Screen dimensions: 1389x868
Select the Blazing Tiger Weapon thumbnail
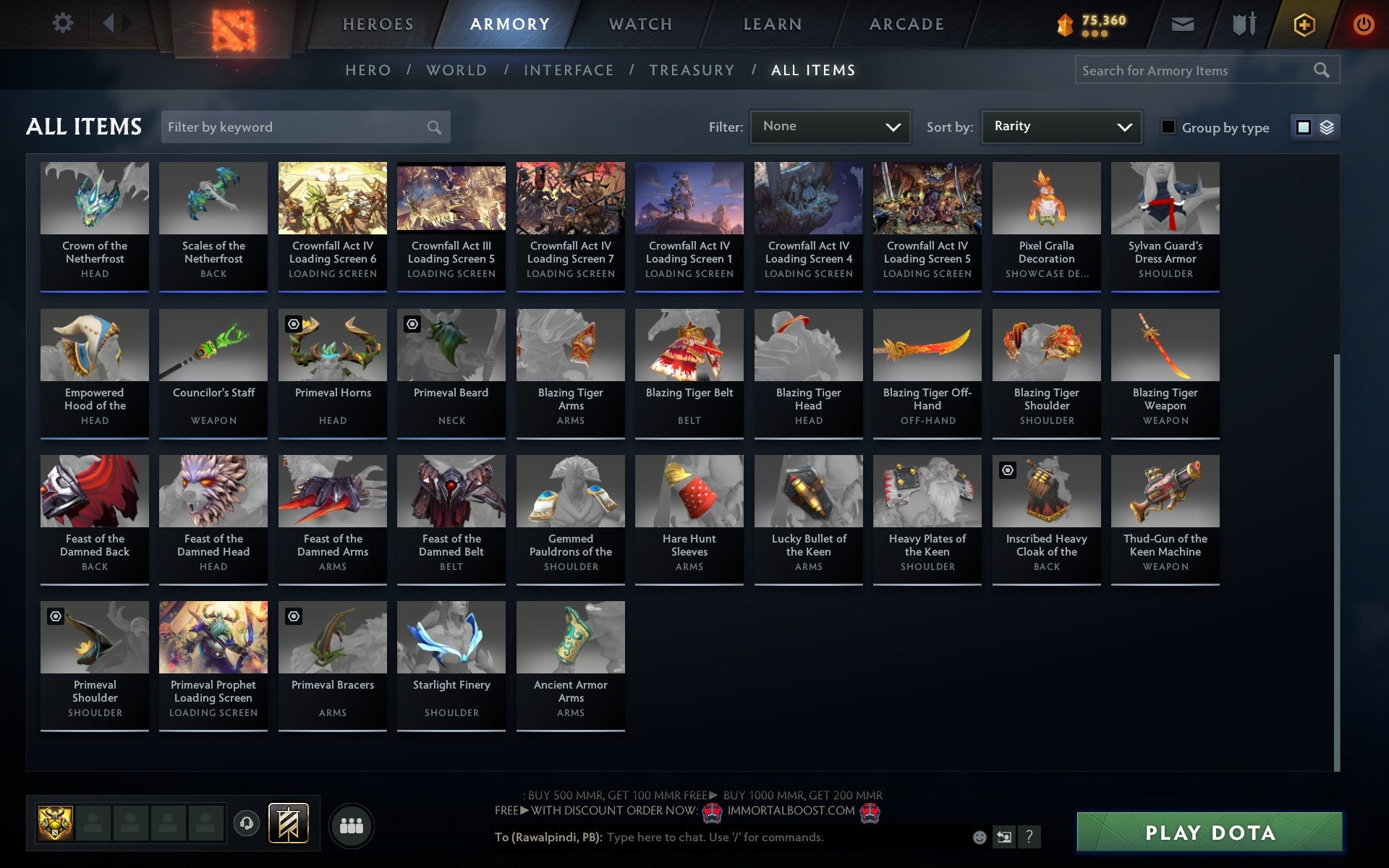coord(1165,346)
